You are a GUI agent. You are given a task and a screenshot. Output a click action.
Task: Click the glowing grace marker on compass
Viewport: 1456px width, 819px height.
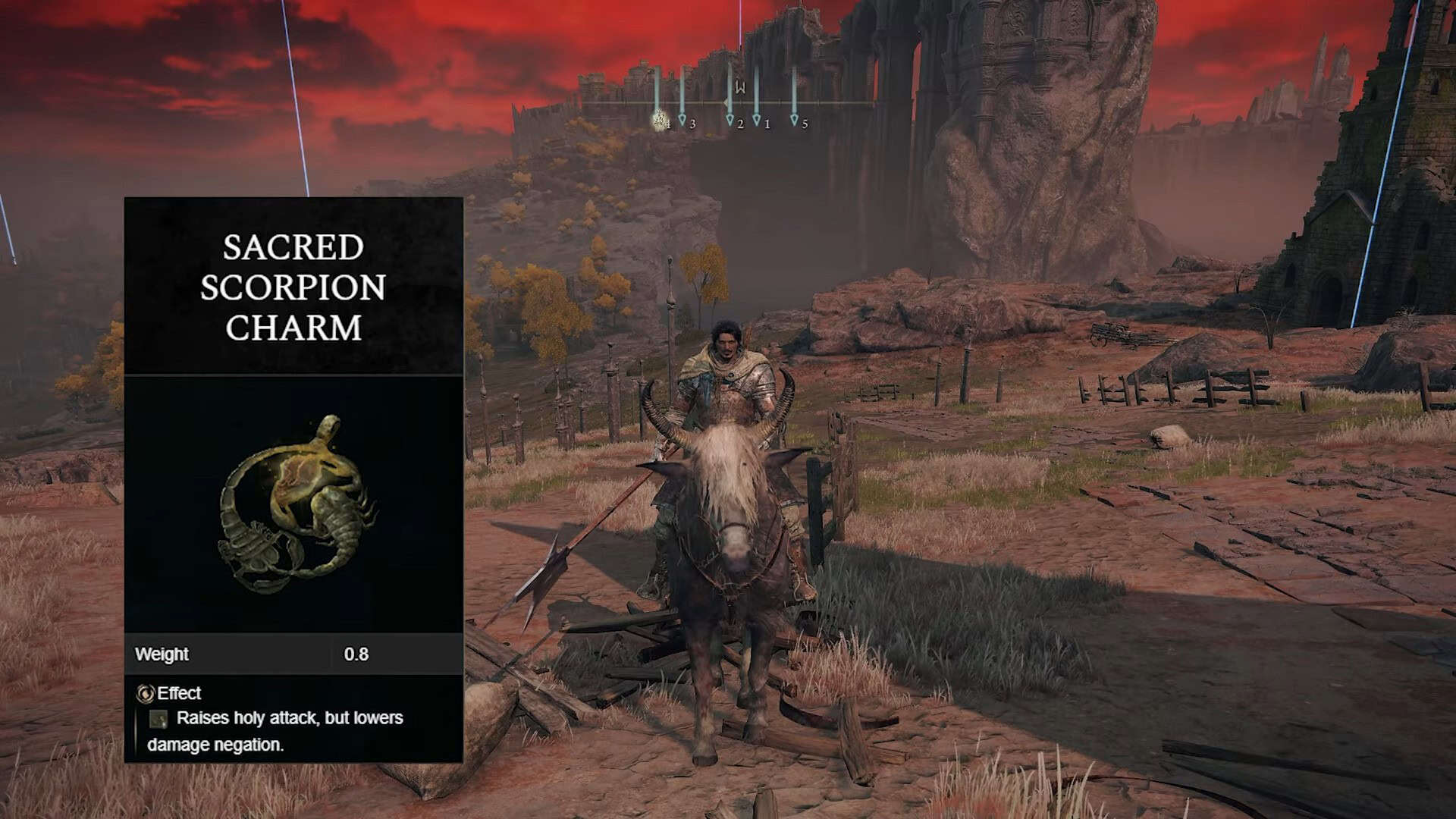click(659, 119)
